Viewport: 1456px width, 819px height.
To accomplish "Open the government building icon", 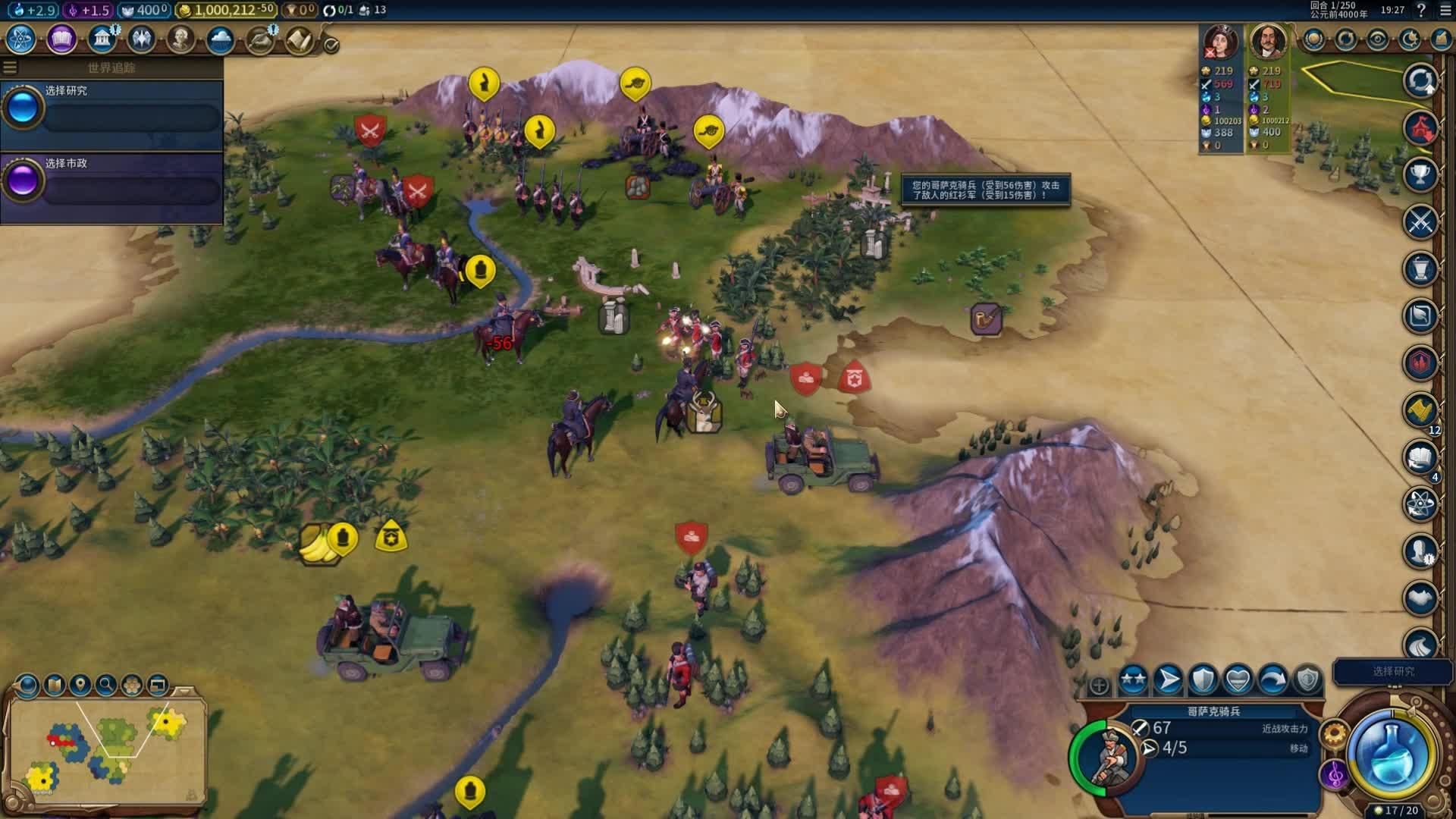I will [x=101, y=39].
